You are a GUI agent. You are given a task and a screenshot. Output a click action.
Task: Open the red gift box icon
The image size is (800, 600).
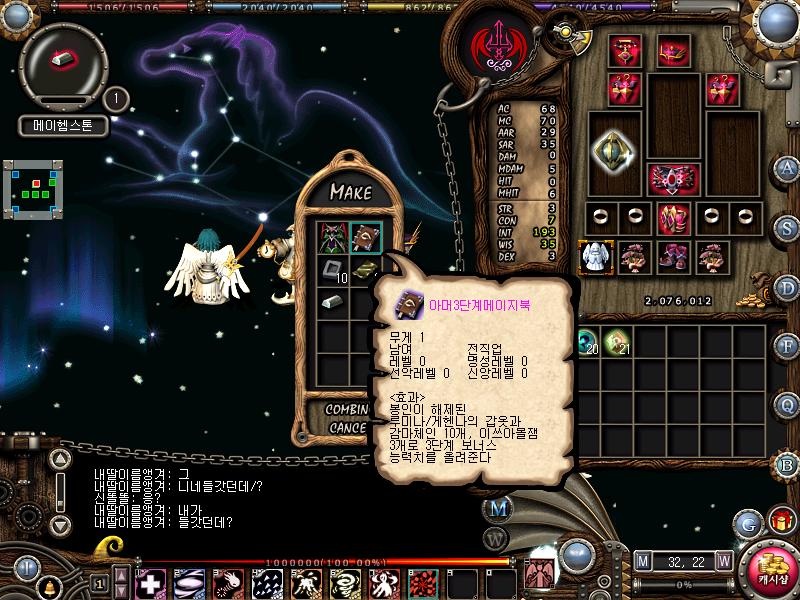779,521
